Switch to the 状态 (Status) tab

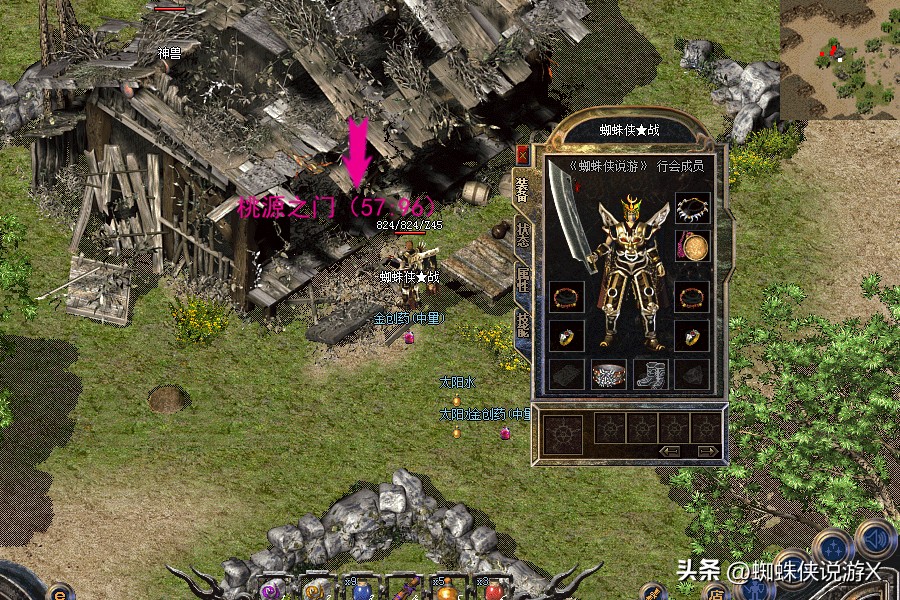(x=522, y=236)
